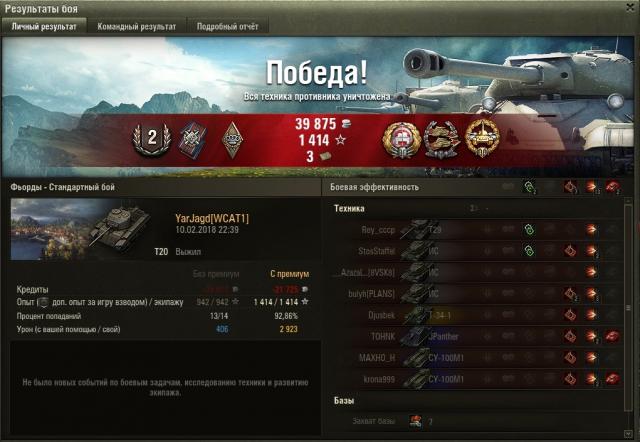Click the laurel wreath medal with number 2
Image resolution: width=640 pixels, height=442 pixels.
pyautogui.click(x=152, y=140)
